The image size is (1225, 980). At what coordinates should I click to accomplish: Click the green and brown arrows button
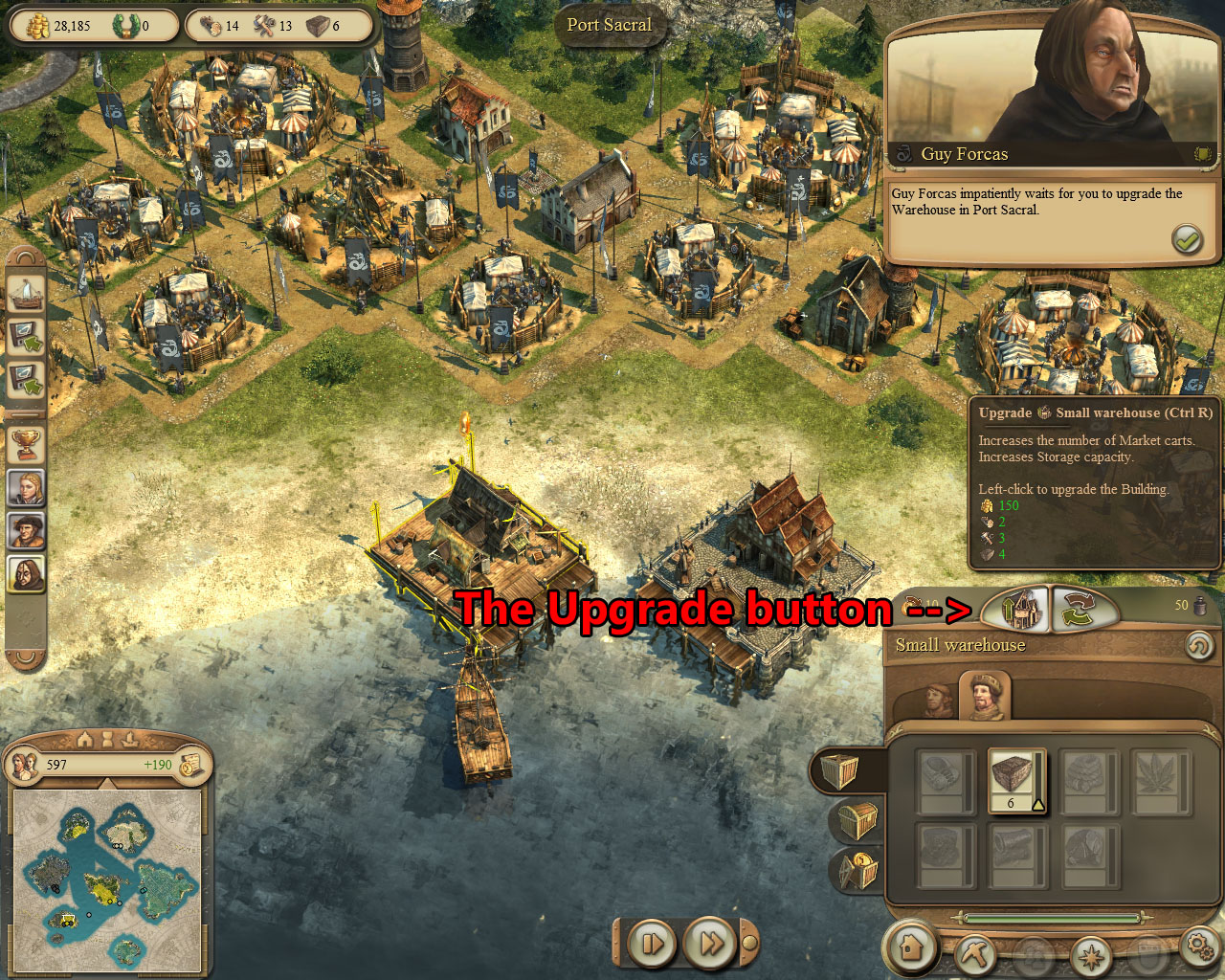(x=1084, y=610)
